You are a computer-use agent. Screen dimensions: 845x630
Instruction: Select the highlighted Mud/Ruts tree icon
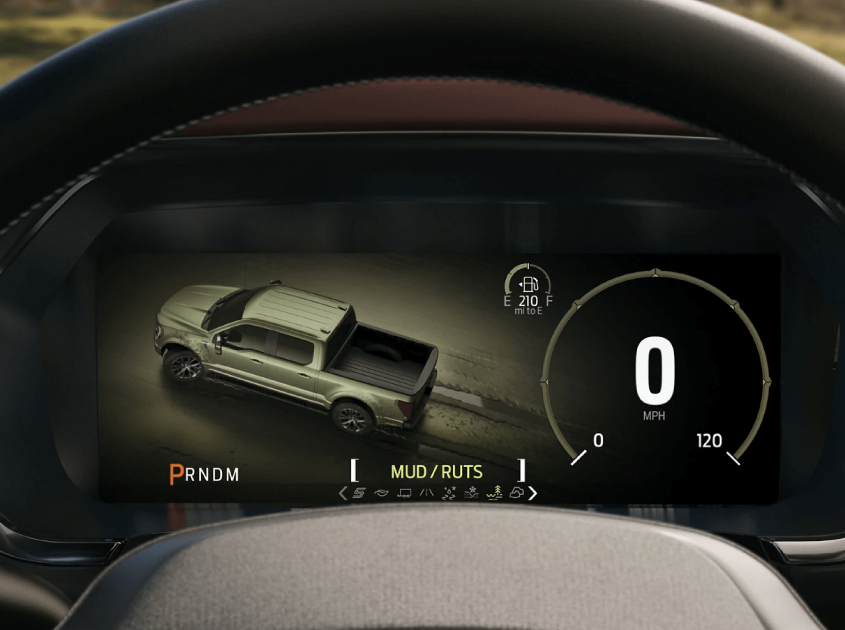pos(493,493)
